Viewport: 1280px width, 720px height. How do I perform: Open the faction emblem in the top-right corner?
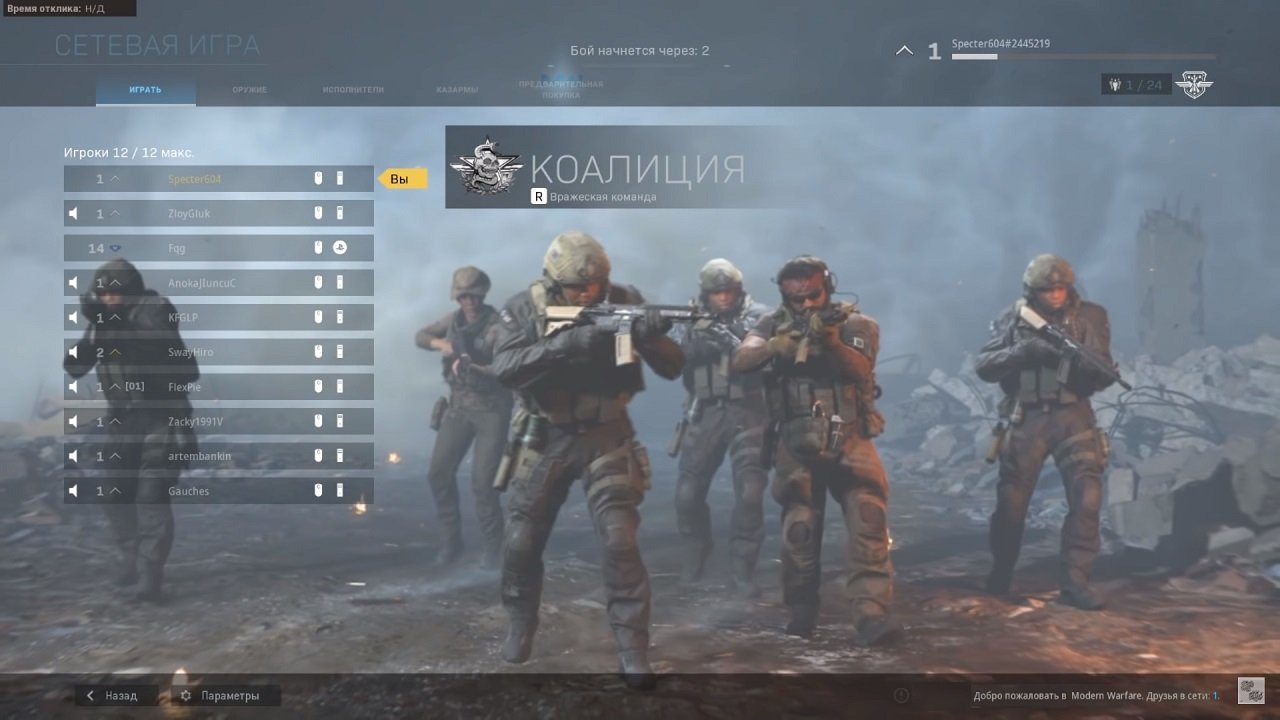coord(1197,84)
